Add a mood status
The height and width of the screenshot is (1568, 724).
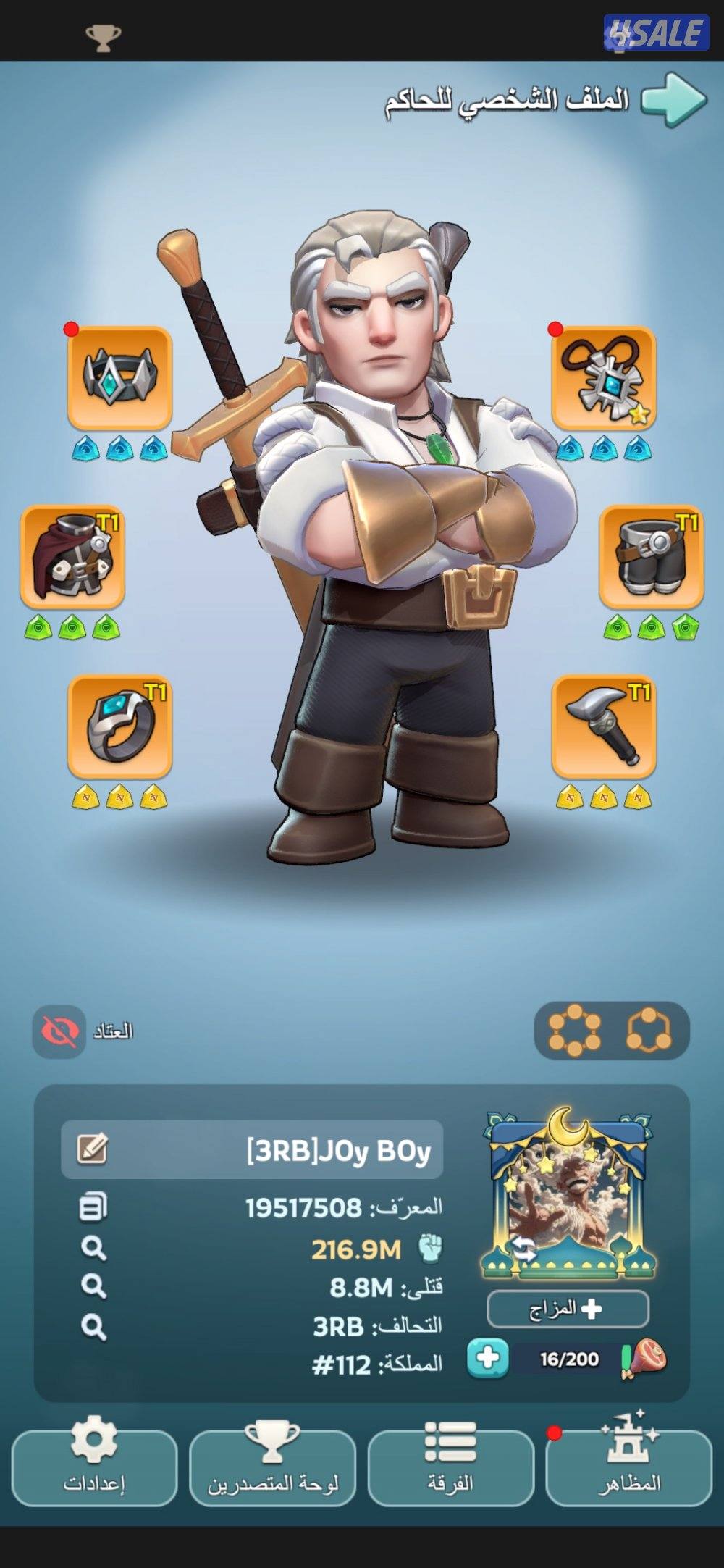coord(568,1309)
